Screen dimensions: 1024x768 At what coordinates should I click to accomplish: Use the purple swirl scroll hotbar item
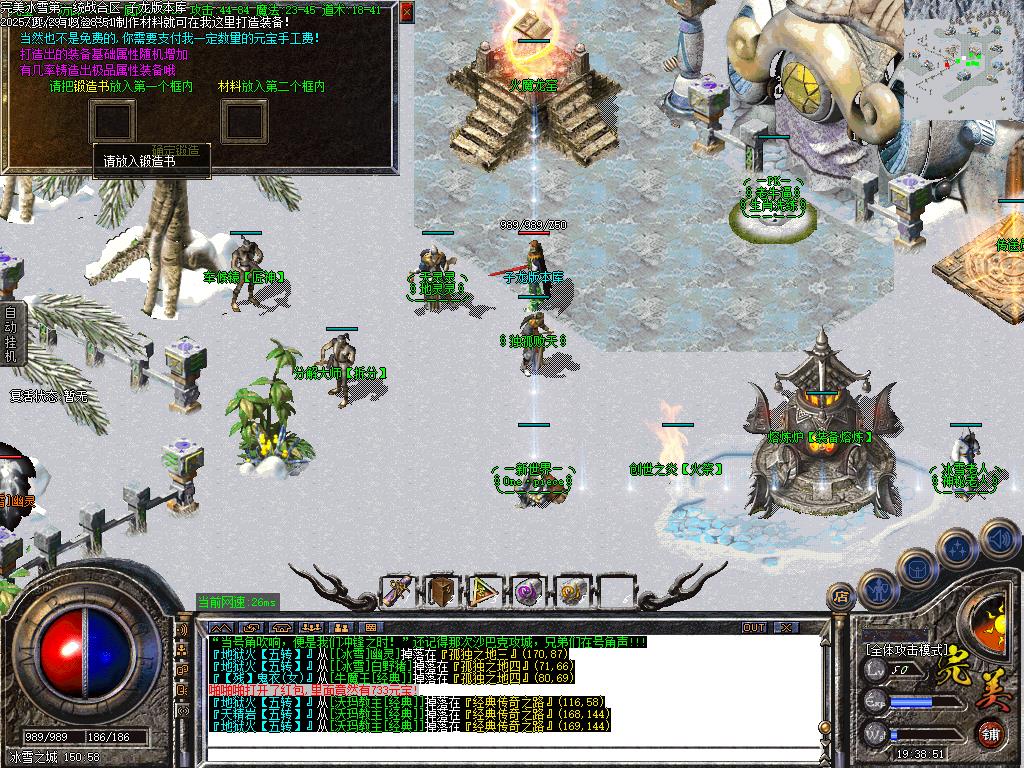click(x=527, y=591)
